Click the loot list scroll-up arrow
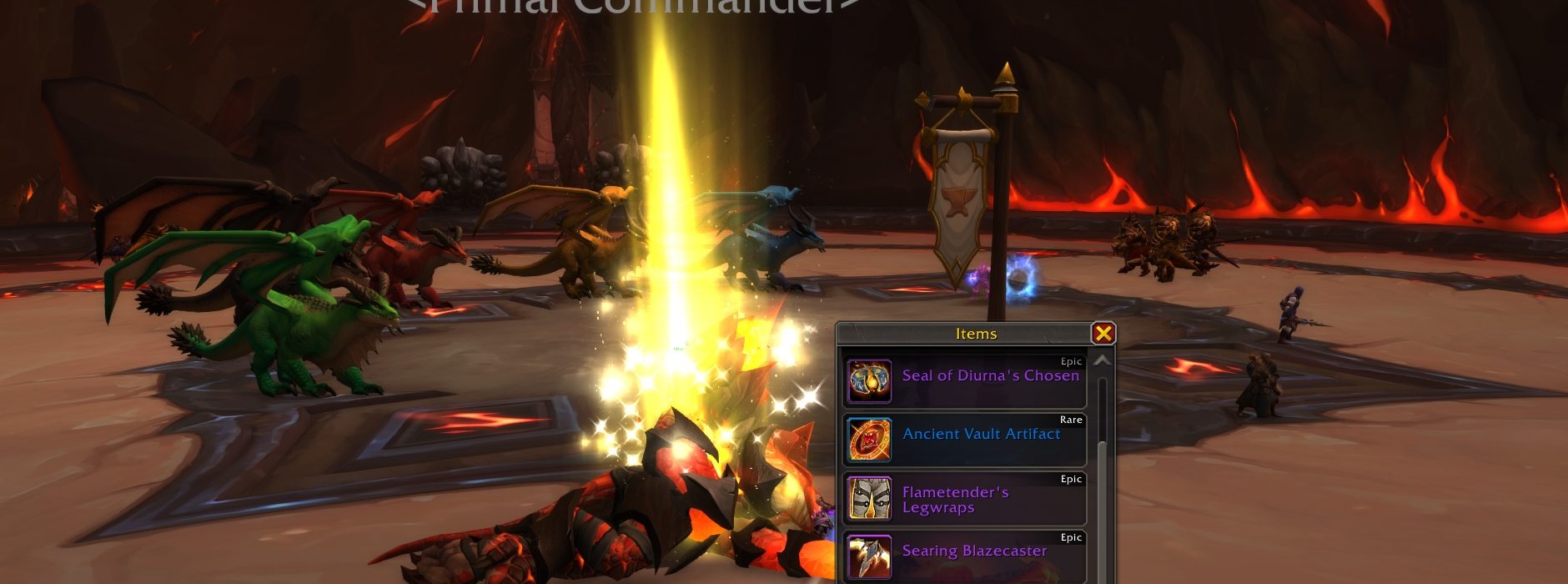The height and width of the screenshot is (584, 1568). coord(1102,361)
